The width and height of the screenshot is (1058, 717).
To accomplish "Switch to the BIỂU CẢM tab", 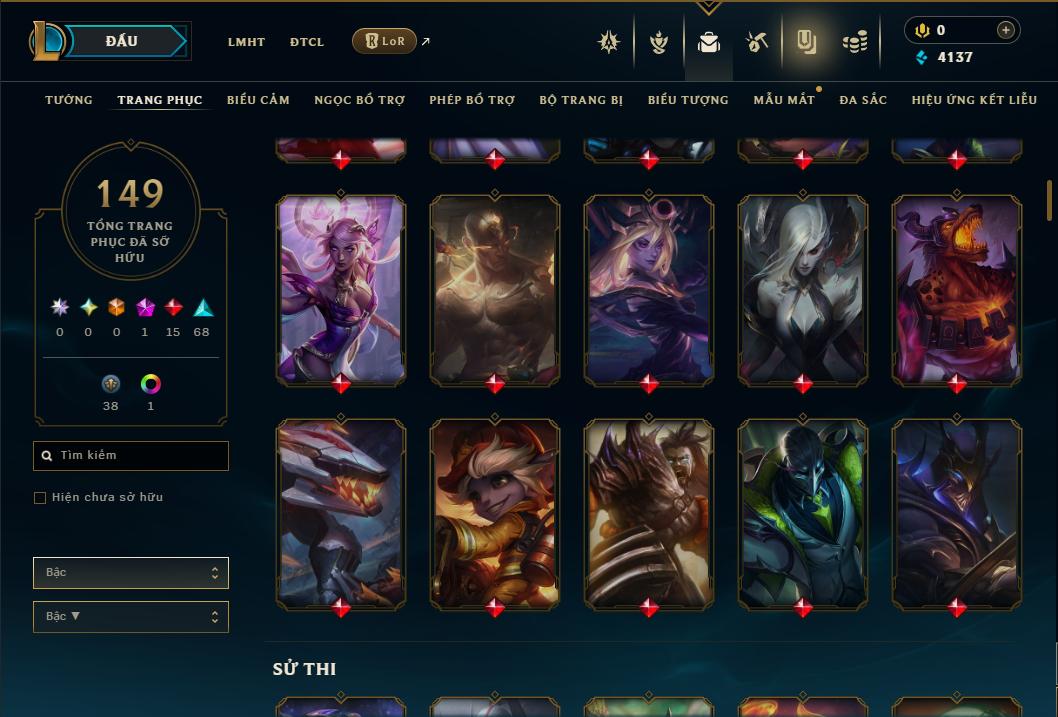I will (258, 100).
